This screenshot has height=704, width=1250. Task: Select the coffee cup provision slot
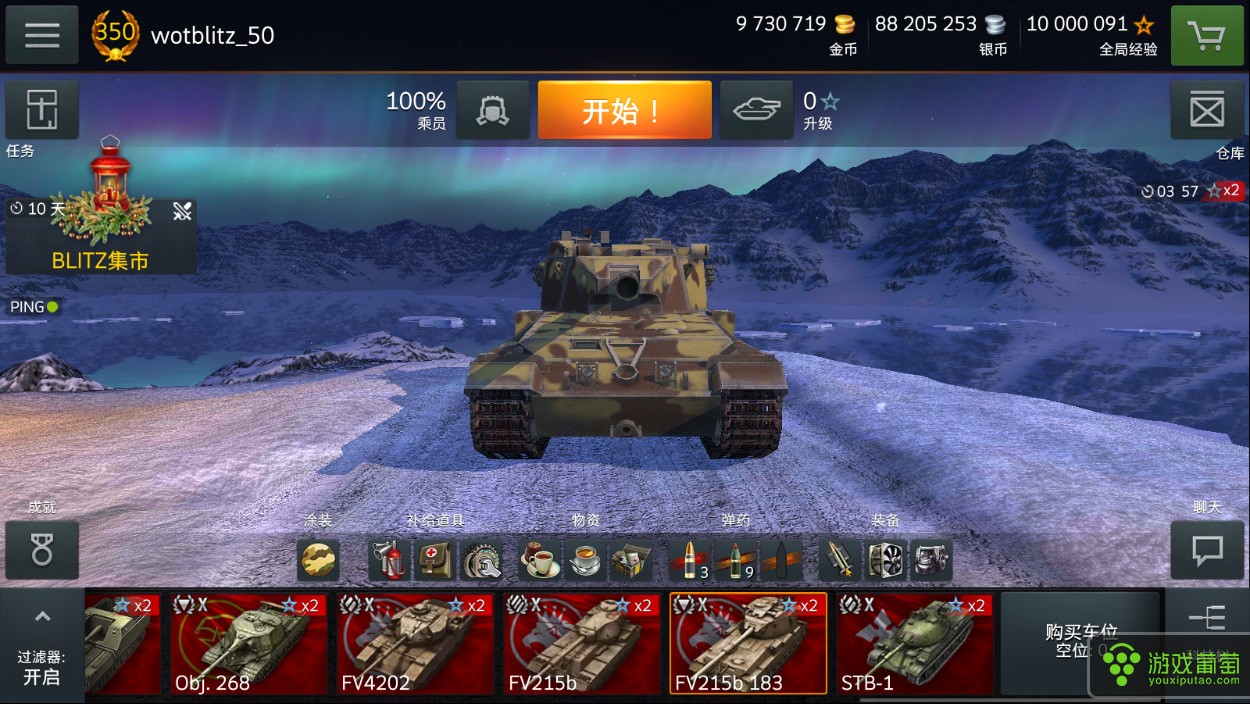point(539,560)
